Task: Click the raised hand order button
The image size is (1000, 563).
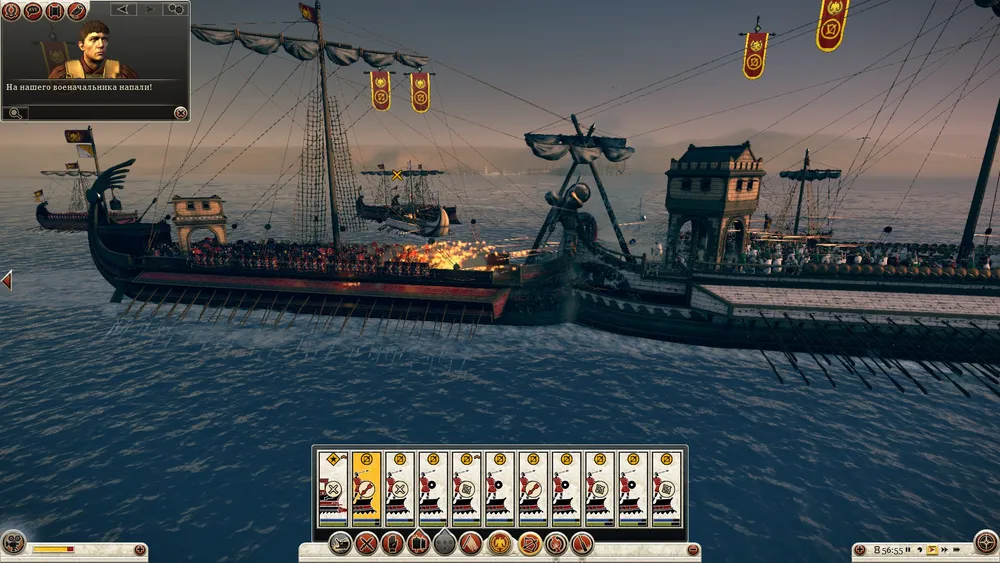Action: coord(393,545)
